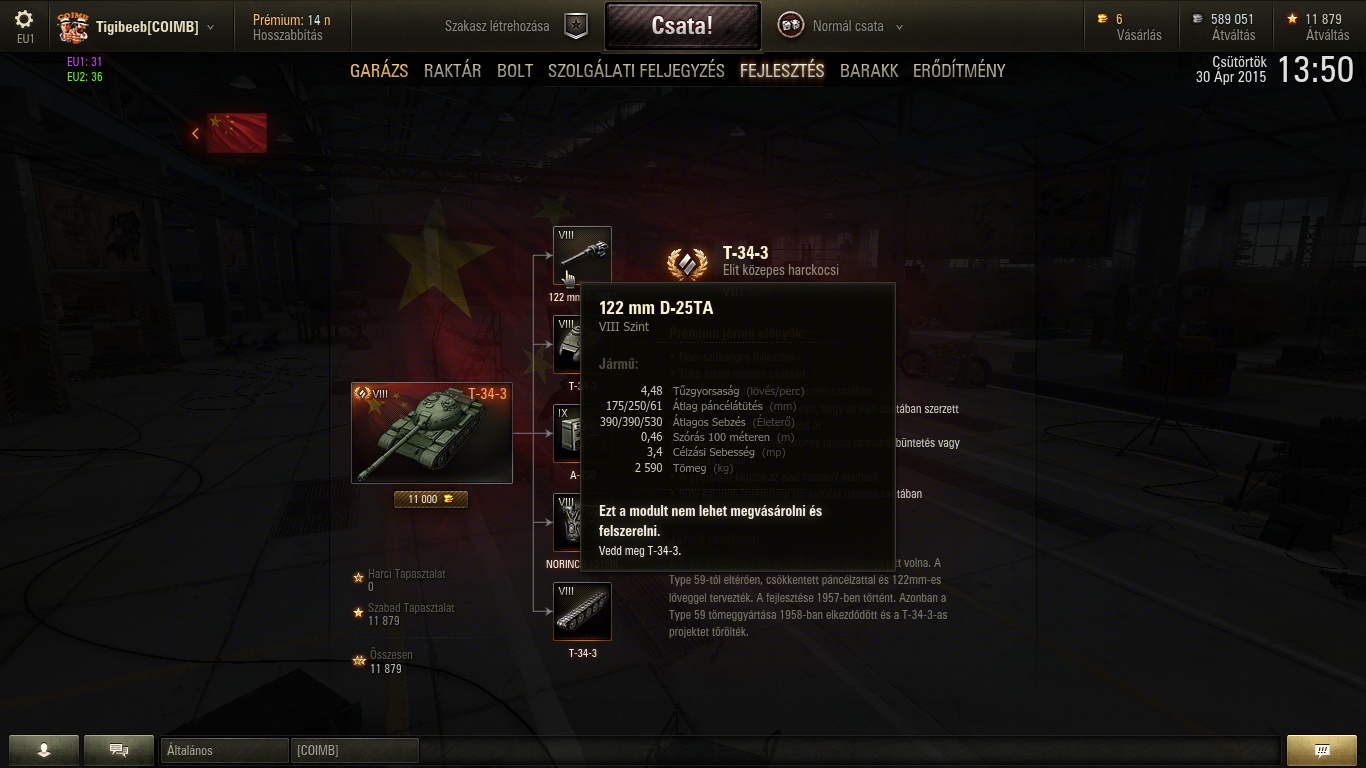
Task: Extend premium via Hosszabbítás
Action: [288, 35]
